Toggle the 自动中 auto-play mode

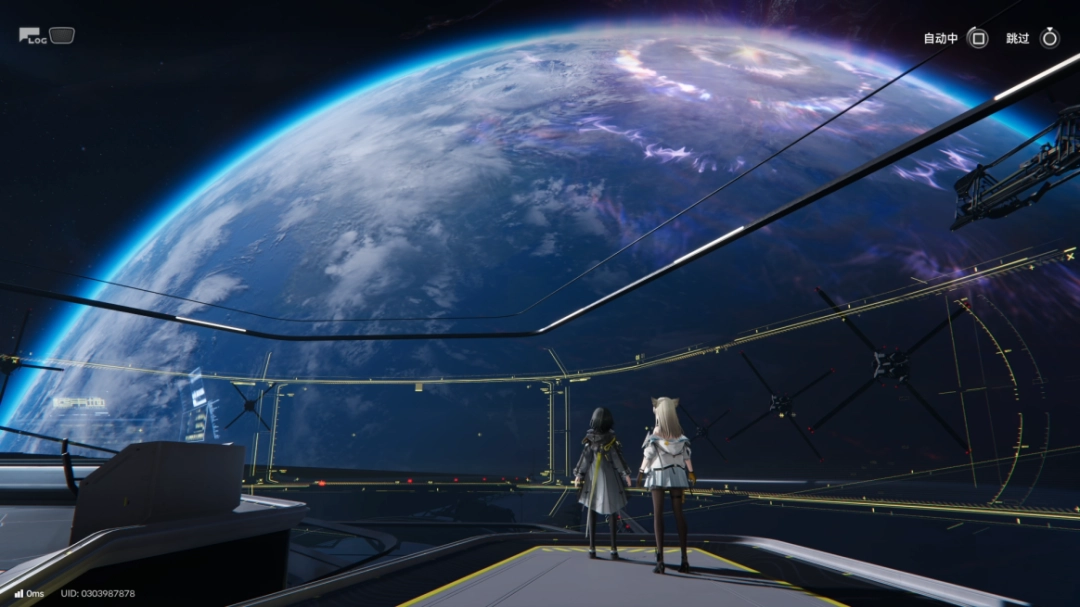point(978,38)
